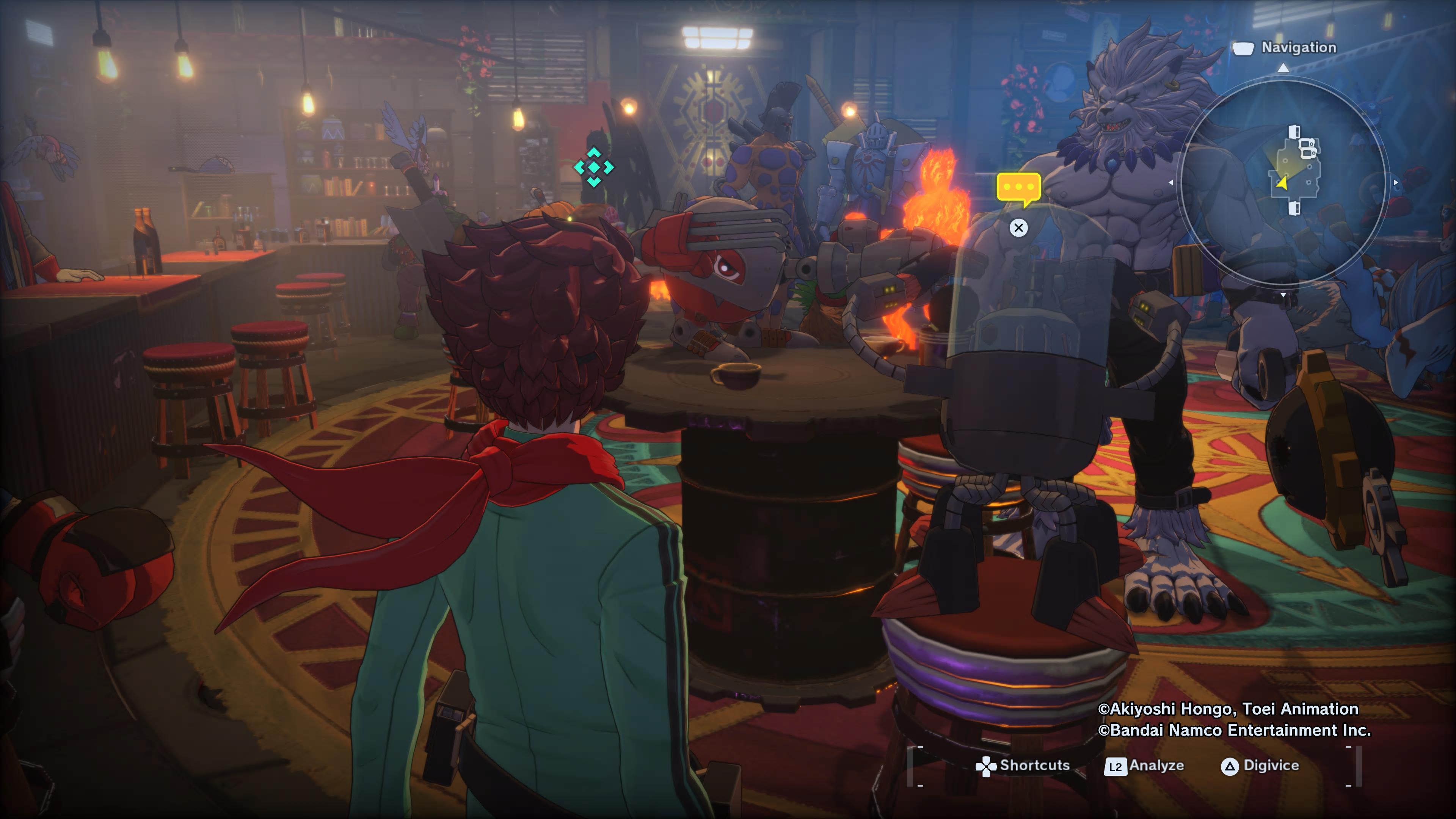
Task: Open the Digivice
Action: click(x=1260, y=765)
